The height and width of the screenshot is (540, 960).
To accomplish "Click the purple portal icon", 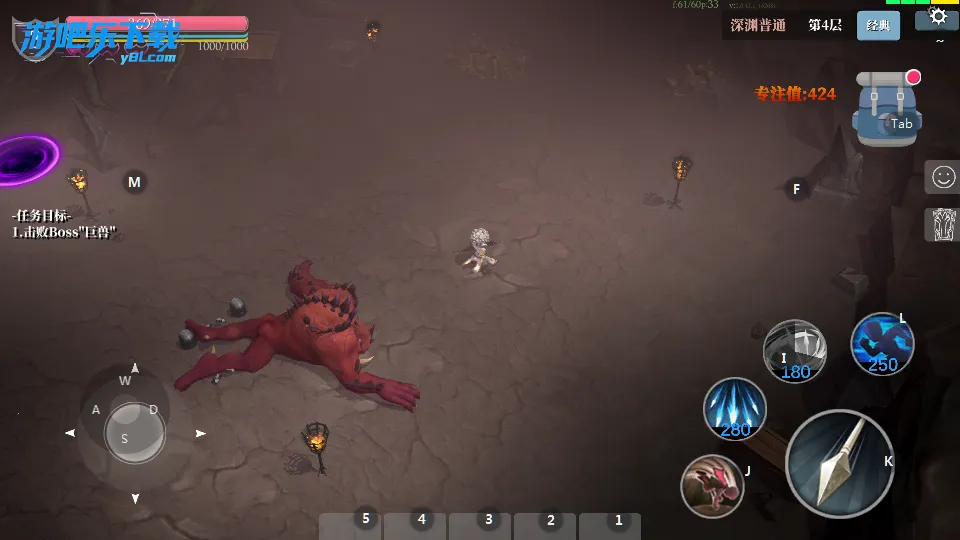I will pos(25,159).
